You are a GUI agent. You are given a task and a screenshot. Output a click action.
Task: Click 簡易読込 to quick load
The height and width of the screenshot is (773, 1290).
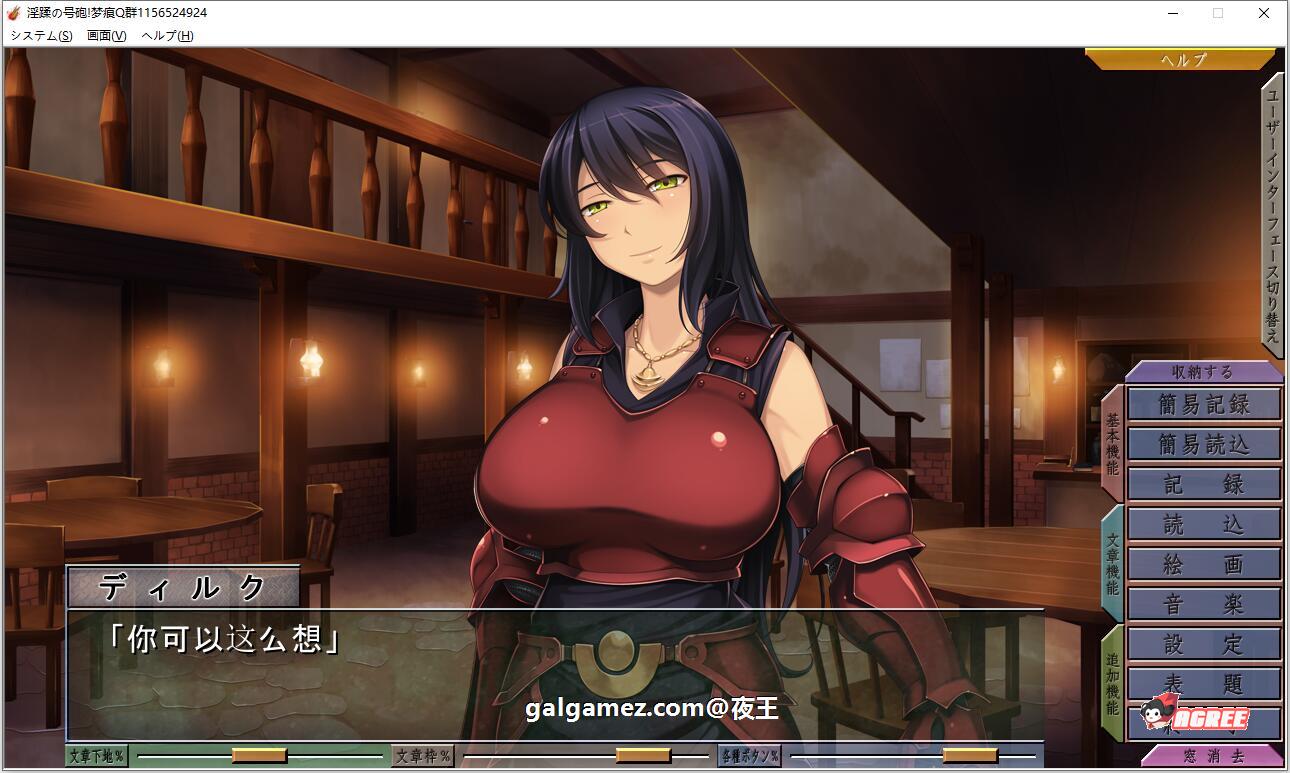[x=1204, y=444]
